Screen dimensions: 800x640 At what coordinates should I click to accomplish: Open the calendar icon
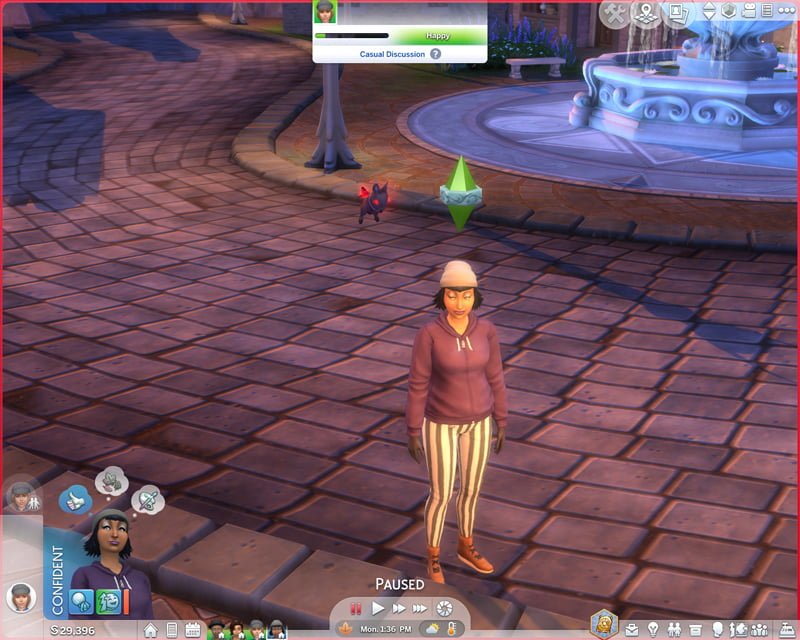[x=192, y=630]
